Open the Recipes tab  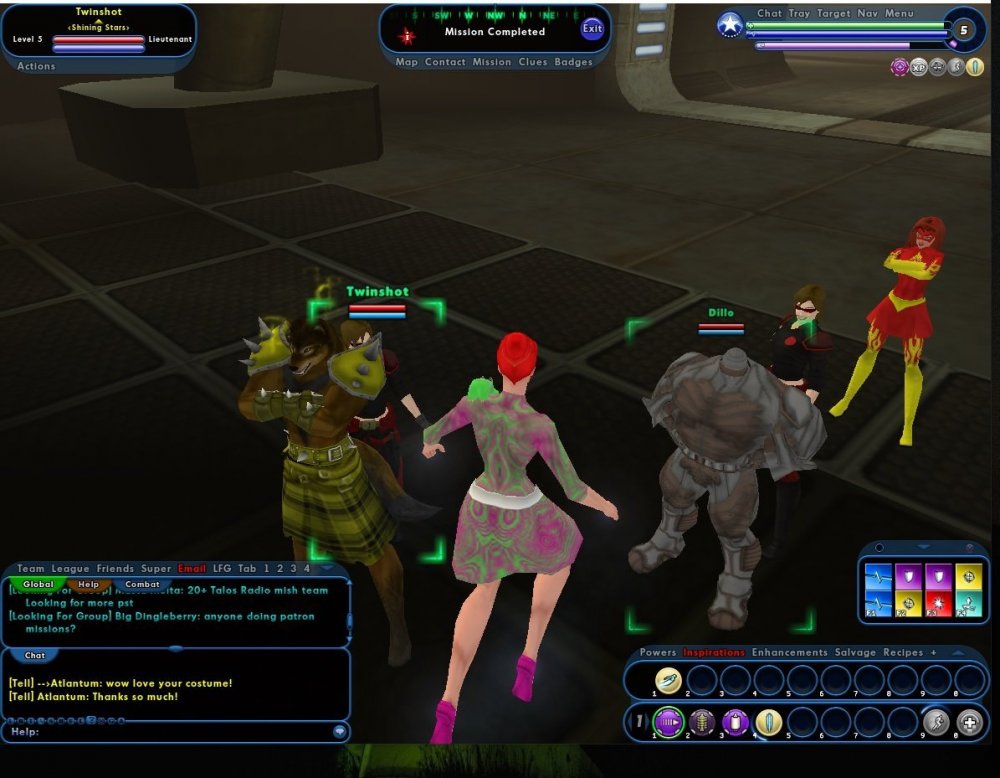coord(903,653)
